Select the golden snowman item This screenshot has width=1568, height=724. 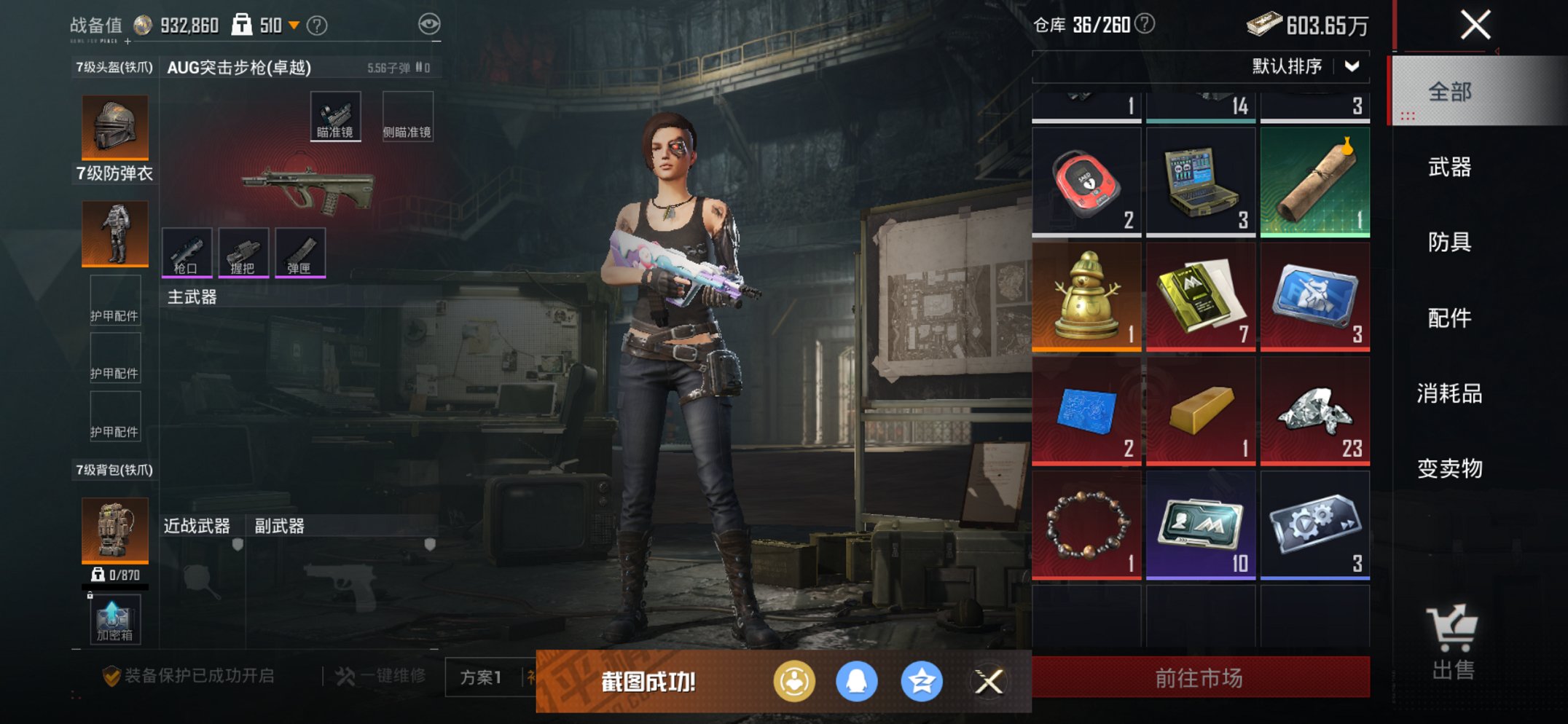tap(1086, 297)
